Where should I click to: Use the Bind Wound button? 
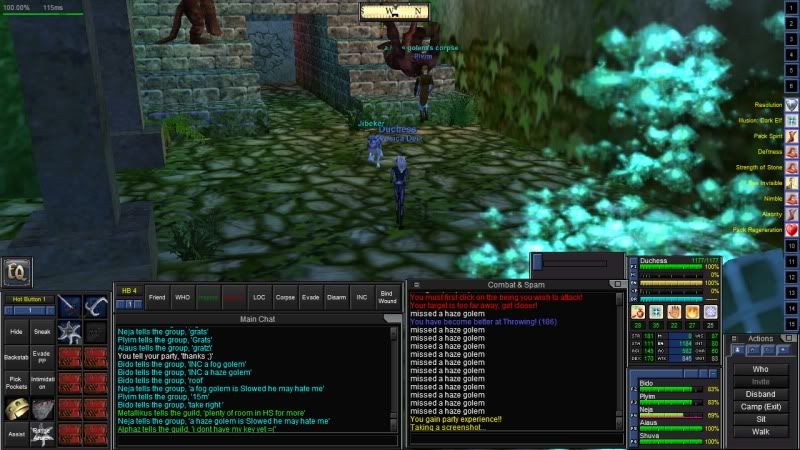388,297
